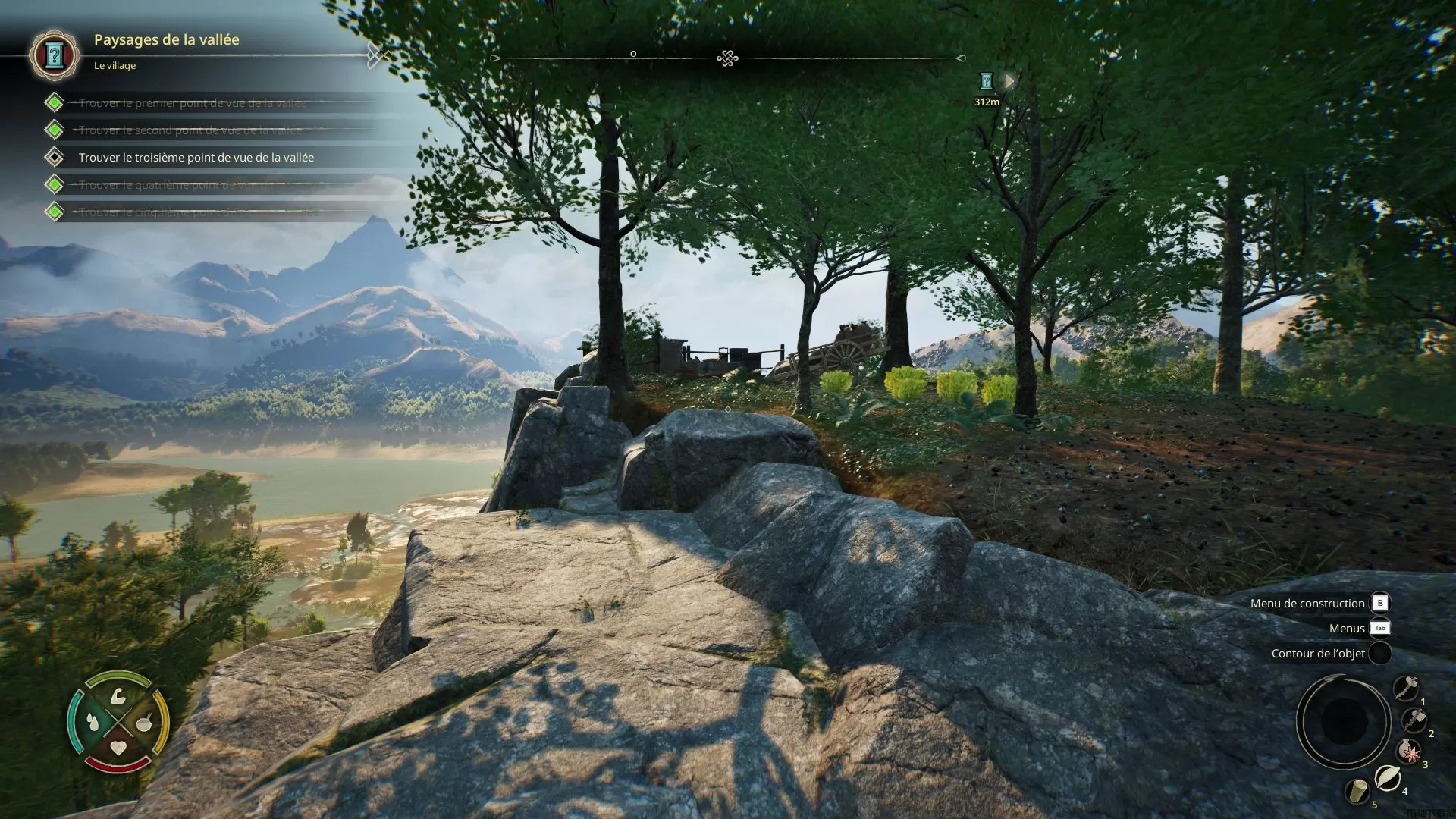Click the flexed arm stamina segment
This screenshot has width=1456, height=819.
tap(118, 696)
